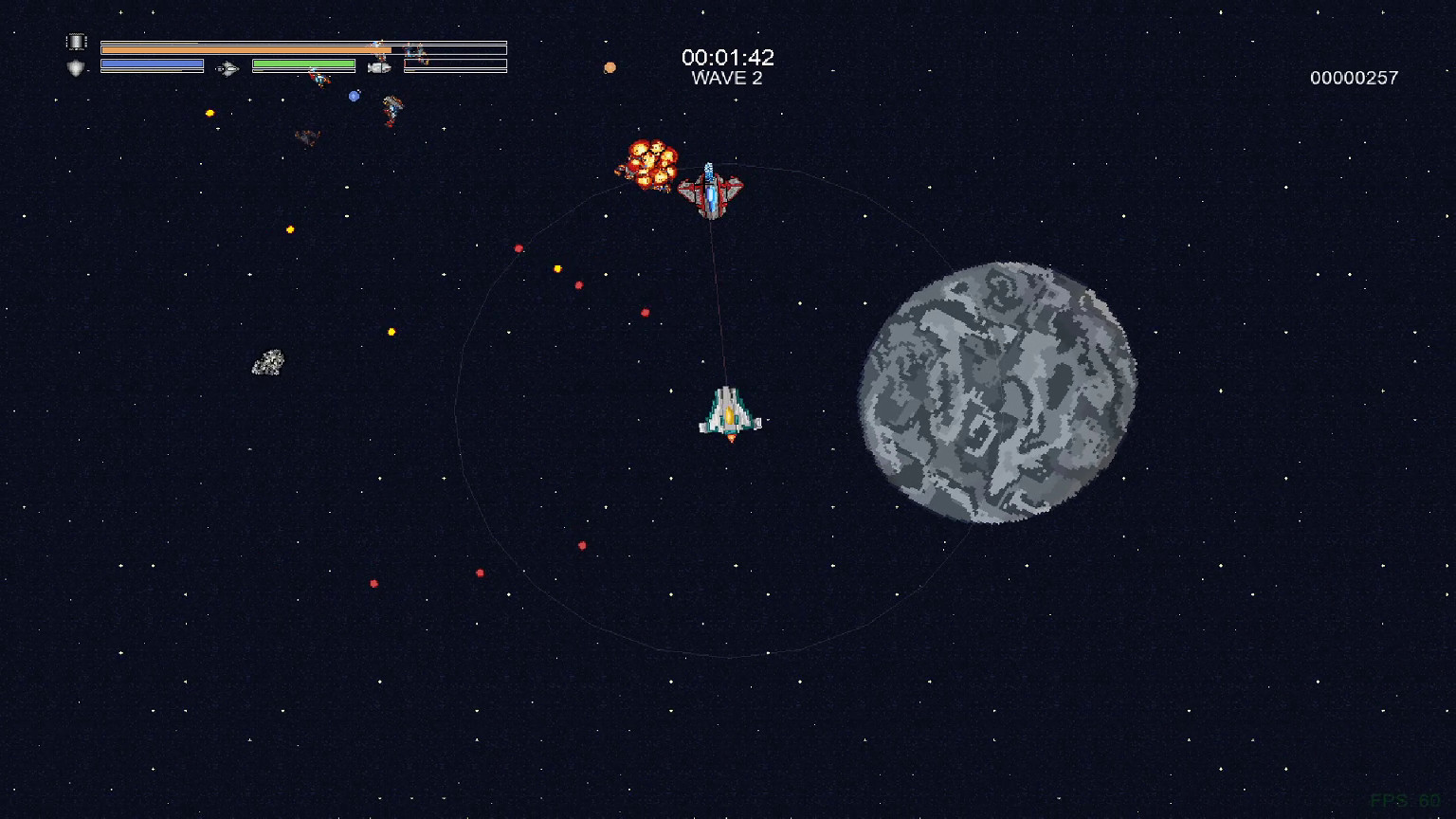Viewport: 1456px width, 819px height.
Task: Click the mission timer showing 00:01:42
Action: click(x=728, y=57)
